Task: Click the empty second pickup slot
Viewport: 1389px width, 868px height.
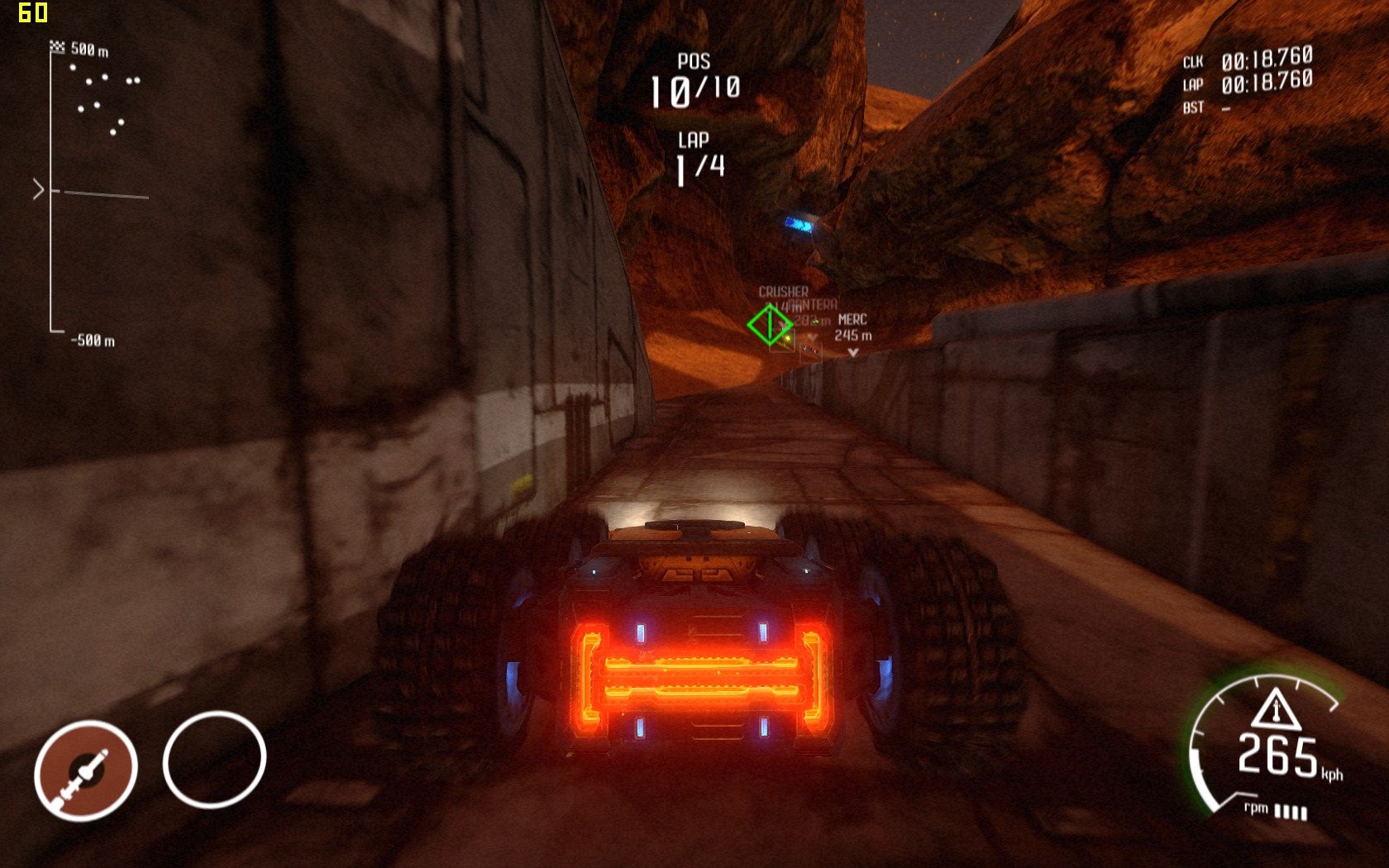Action: pos(214,759)
